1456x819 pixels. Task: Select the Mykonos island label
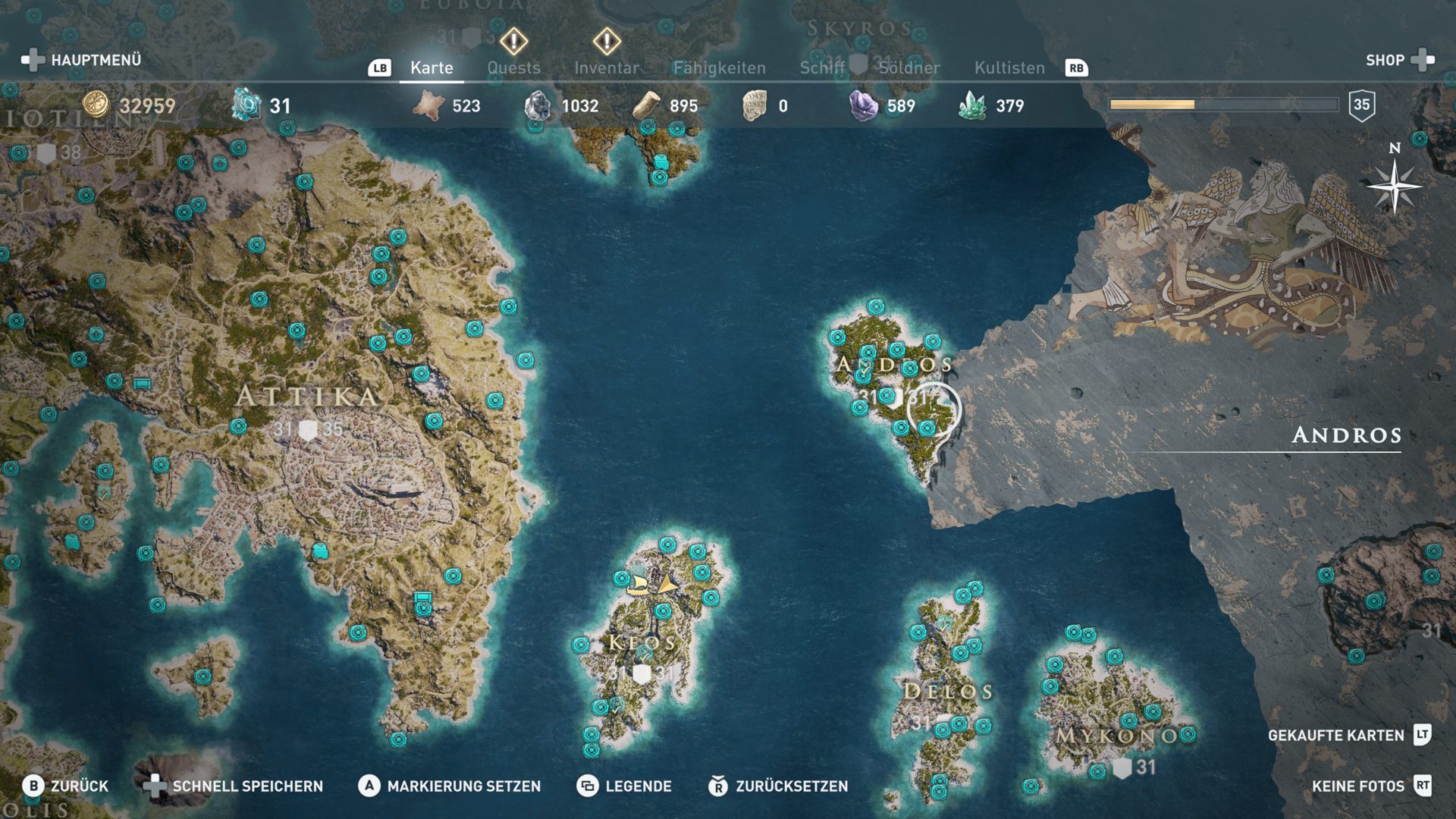point(1118,735)
